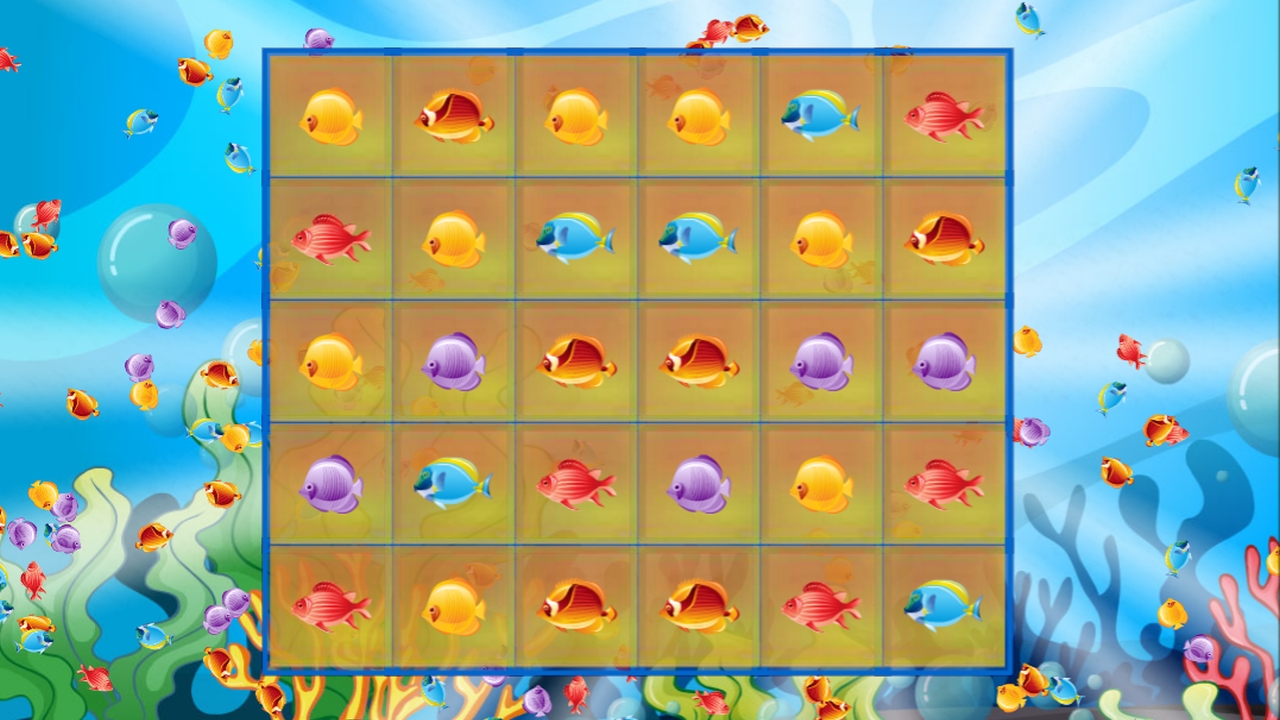Choose the yellow fish in the fourth row
The height and width of the screenshot is (720, 1280).
[822, 487]
